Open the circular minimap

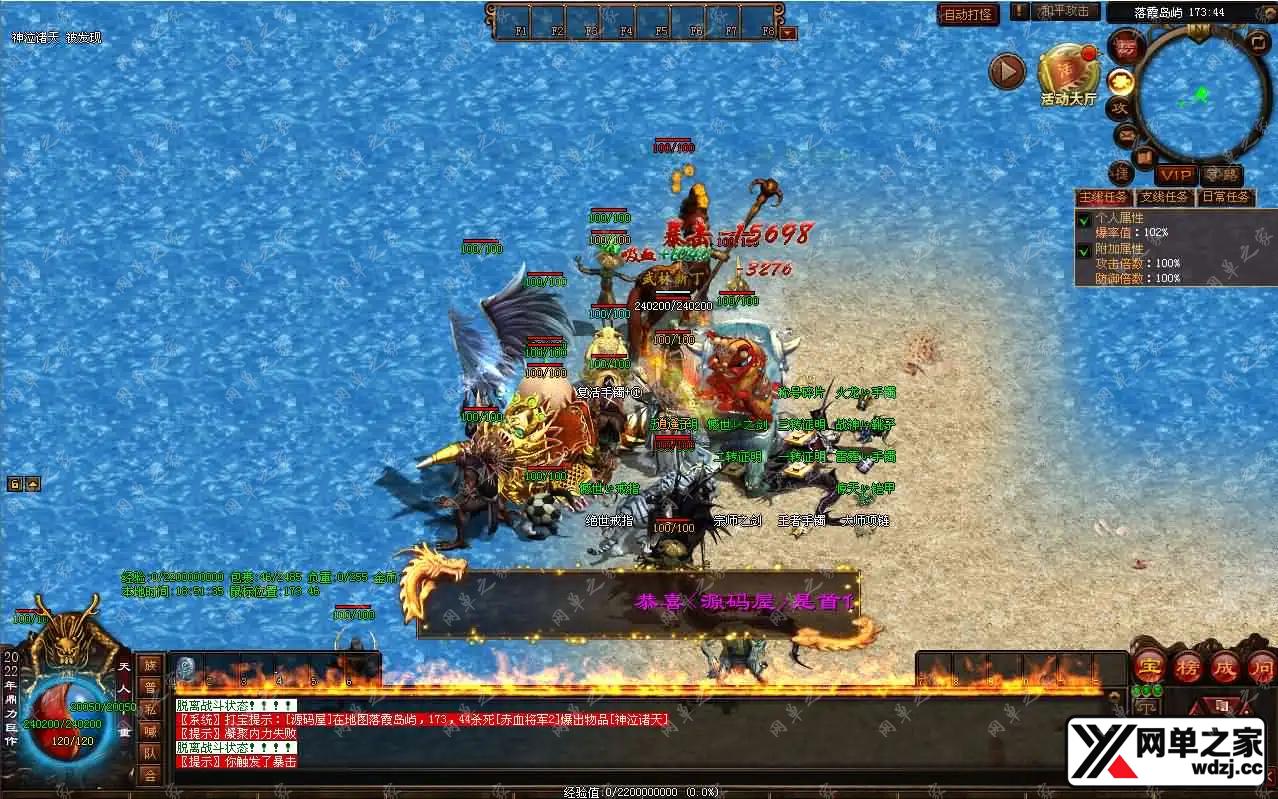point(1200,94)
